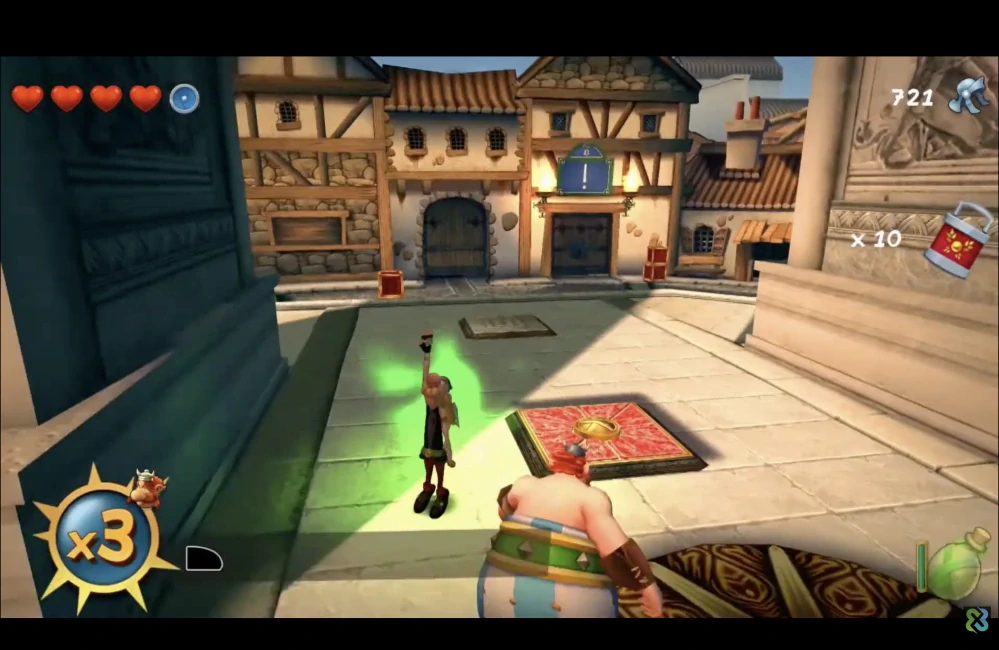
Task: Click the blue shield icon beside the hearts
Action: pos(184,98)
